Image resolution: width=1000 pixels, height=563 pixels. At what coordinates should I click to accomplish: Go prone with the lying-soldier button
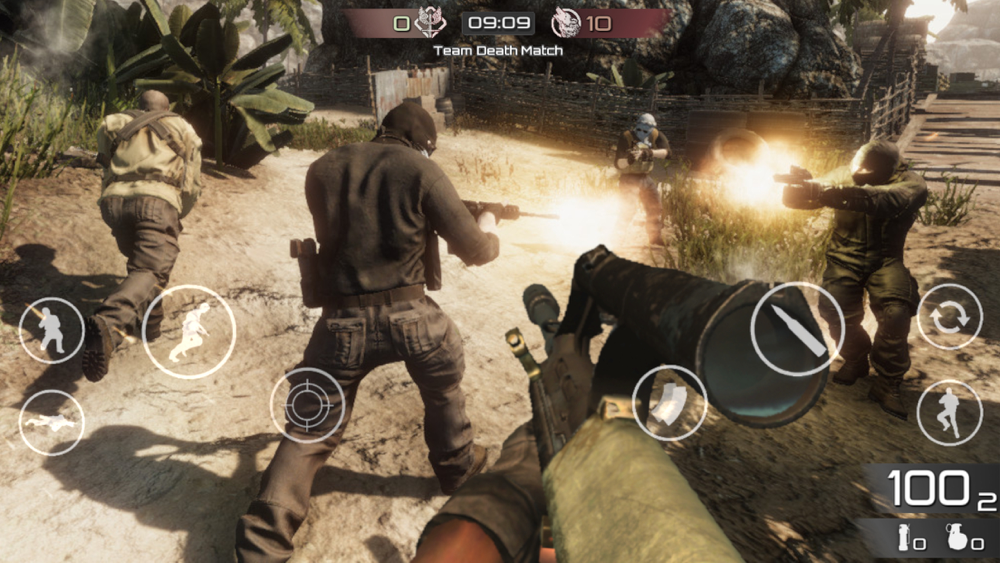coord(51,422)
